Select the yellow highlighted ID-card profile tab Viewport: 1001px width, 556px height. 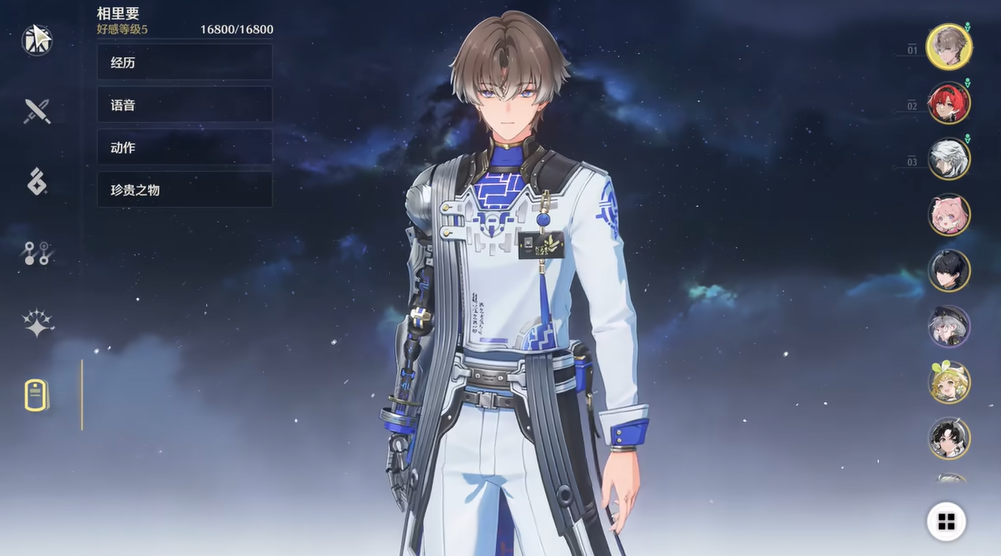tap(37, 395)
